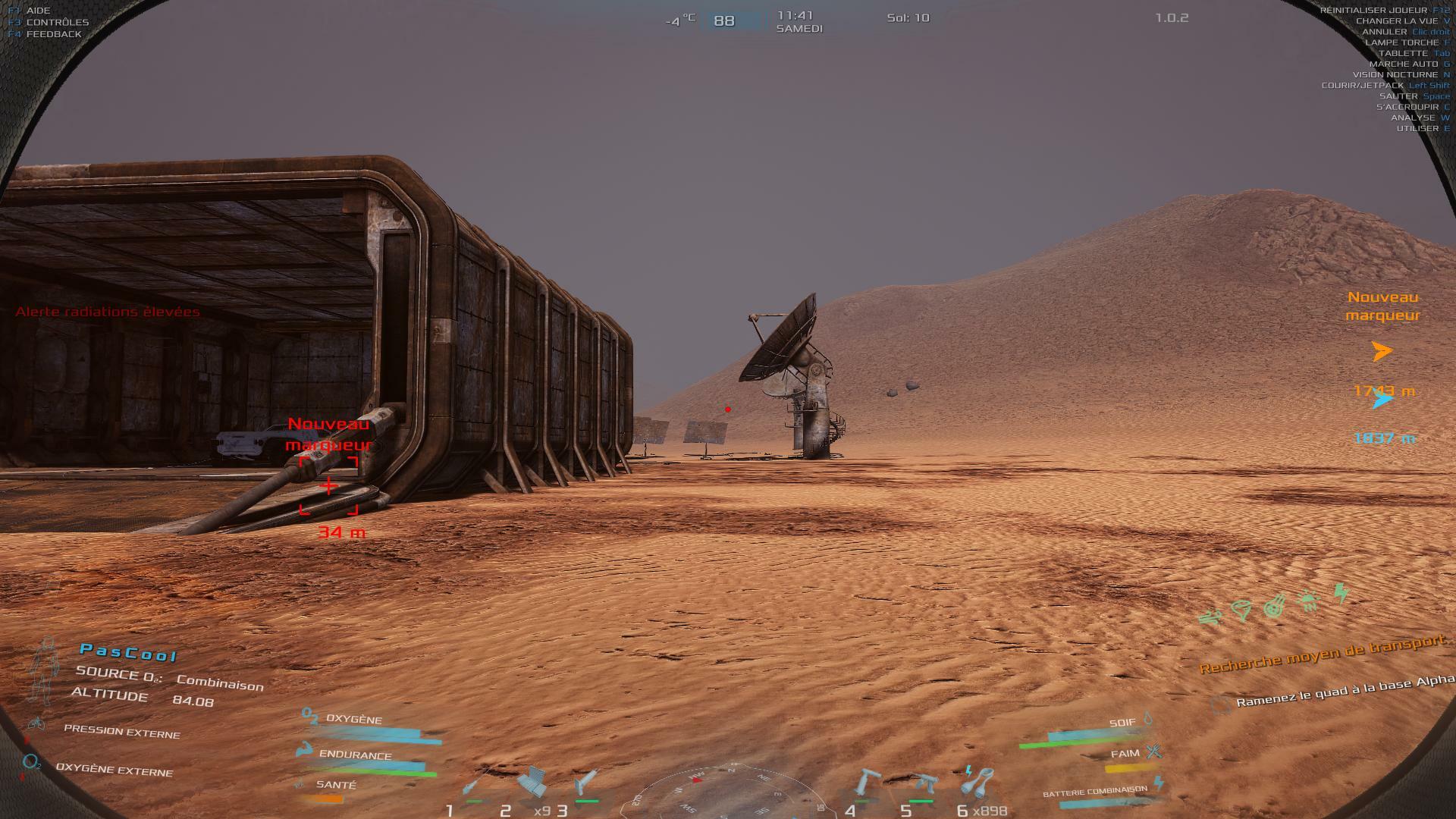
Task: Click the compass dial
Action: click(x=720, y=796)
